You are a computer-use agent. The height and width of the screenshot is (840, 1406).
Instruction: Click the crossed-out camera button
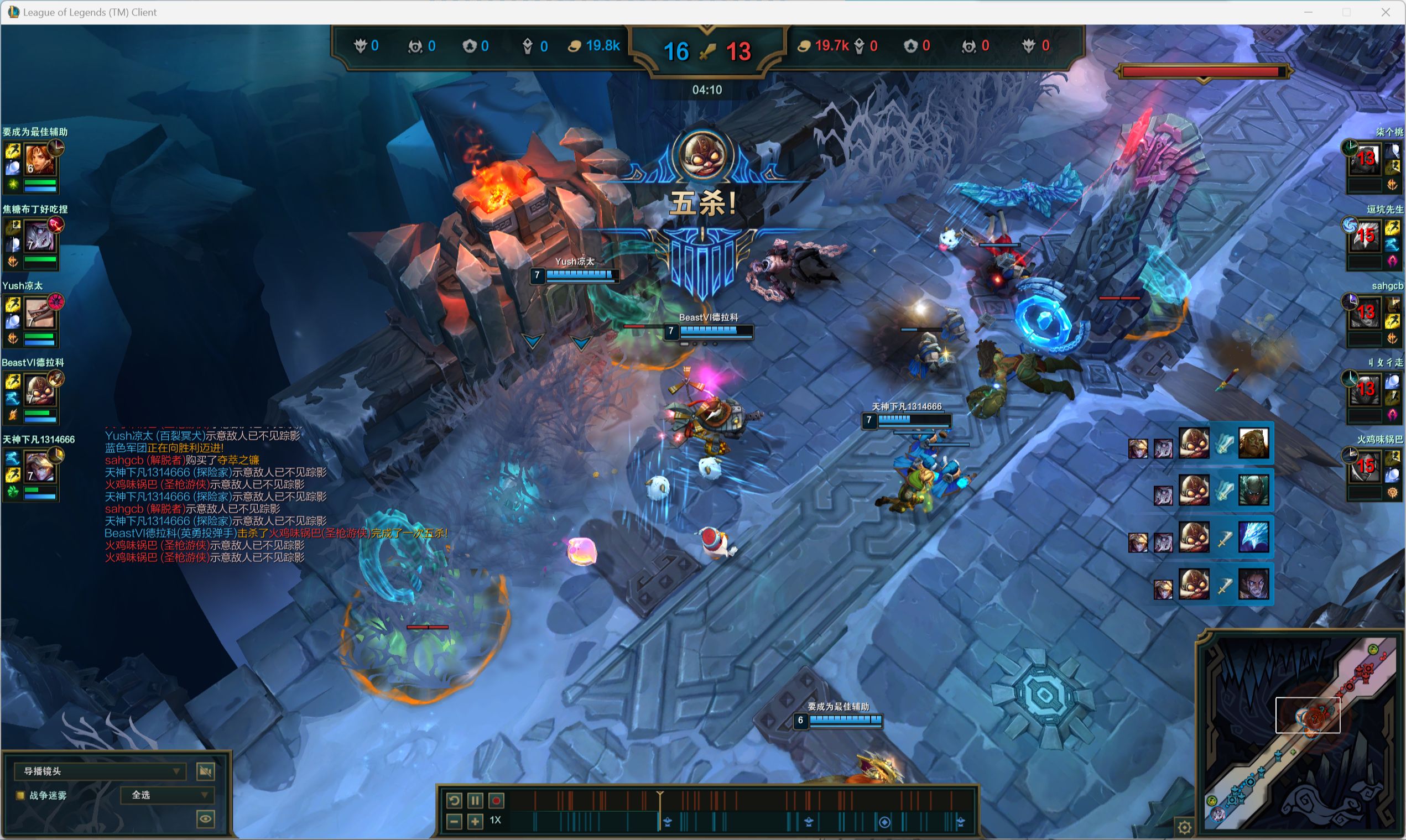[205, 771]
